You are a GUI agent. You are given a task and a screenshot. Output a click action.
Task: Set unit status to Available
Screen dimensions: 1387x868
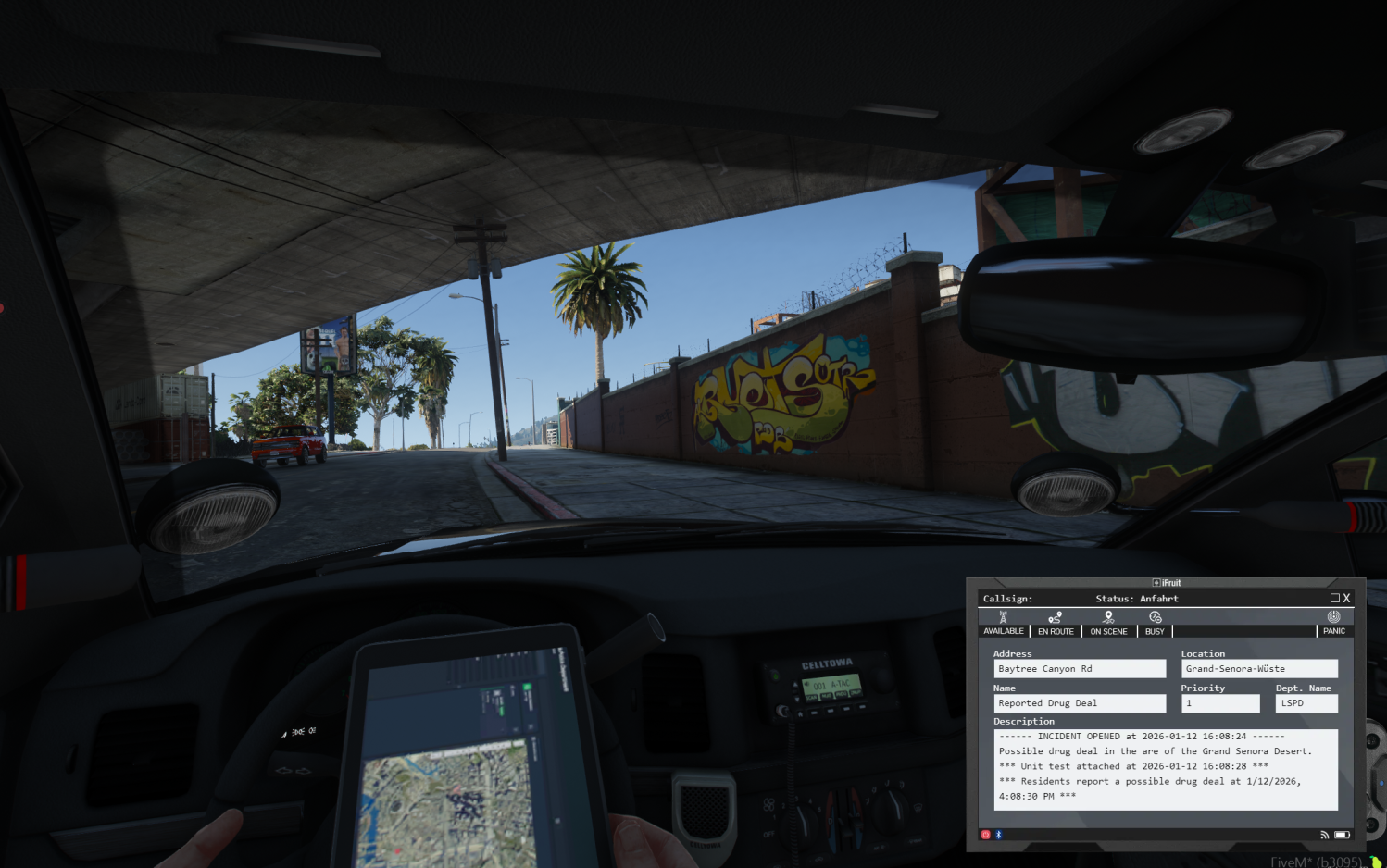[1004, 624]
